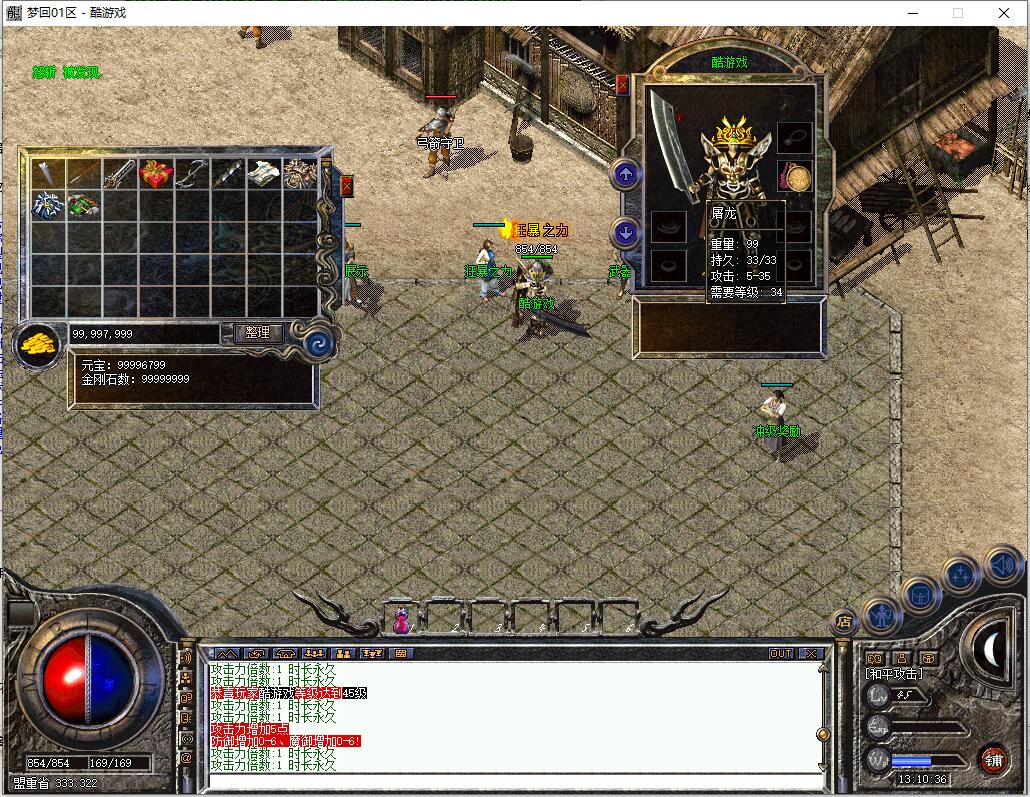This screenshot has width=1030, height=797.
Task: Select the equipped gold medal slot
Action: pyautogui.click(x=795, y=178)
